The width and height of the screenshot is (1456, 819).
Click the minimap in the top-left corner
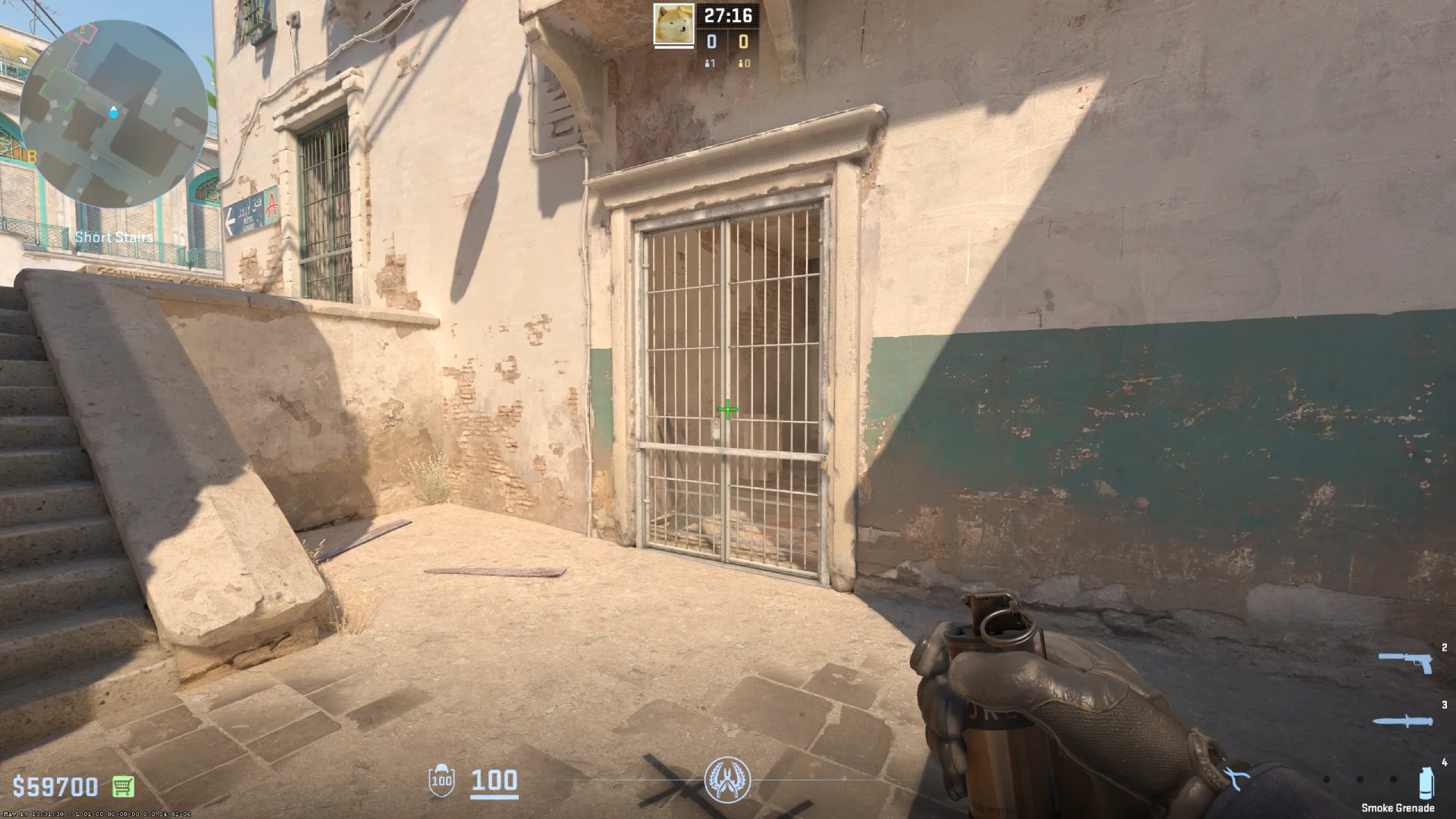point(114,110)
